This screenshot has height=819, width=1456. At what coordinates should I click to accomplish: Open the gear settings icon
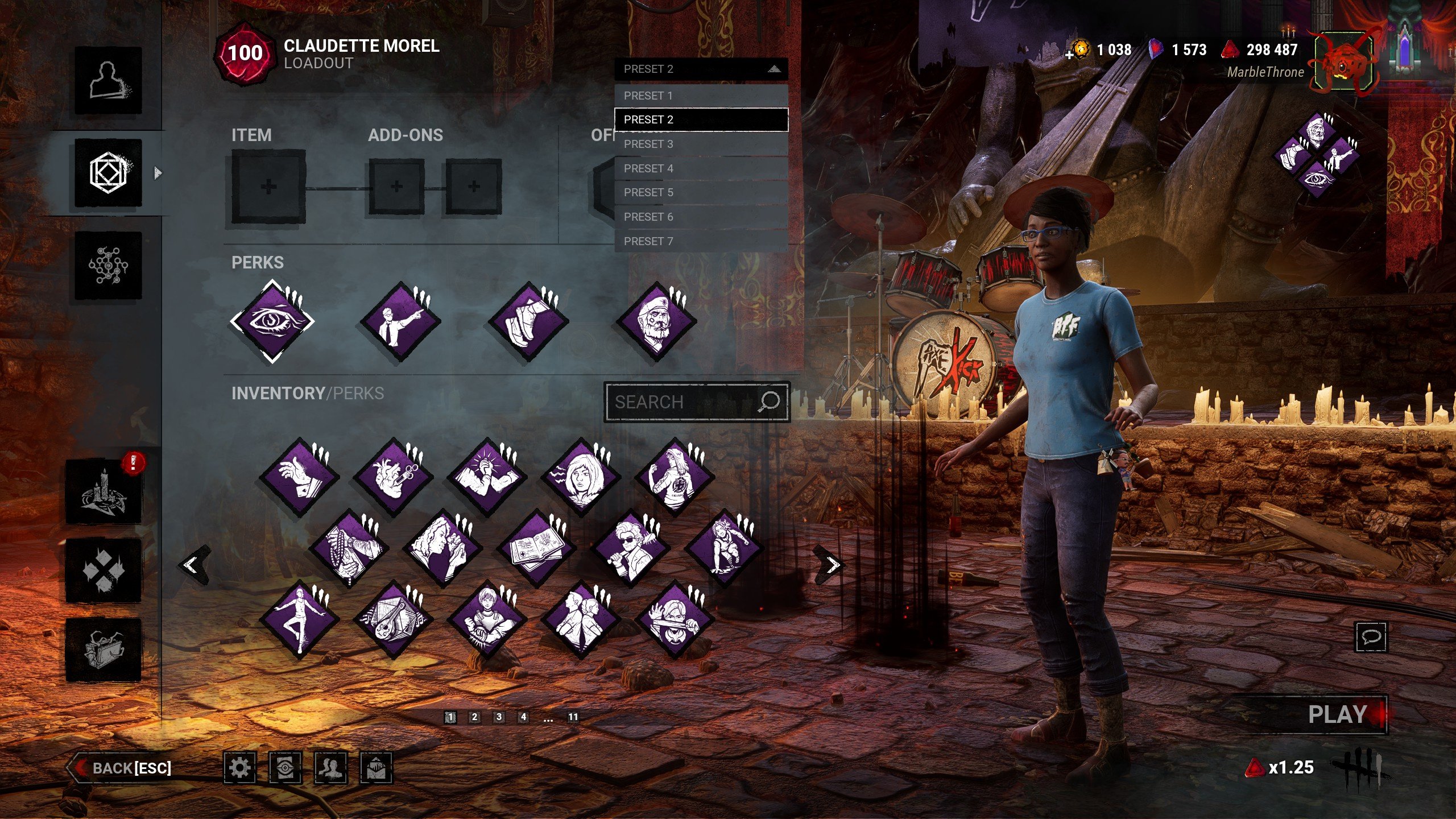(x=239, y=768)
